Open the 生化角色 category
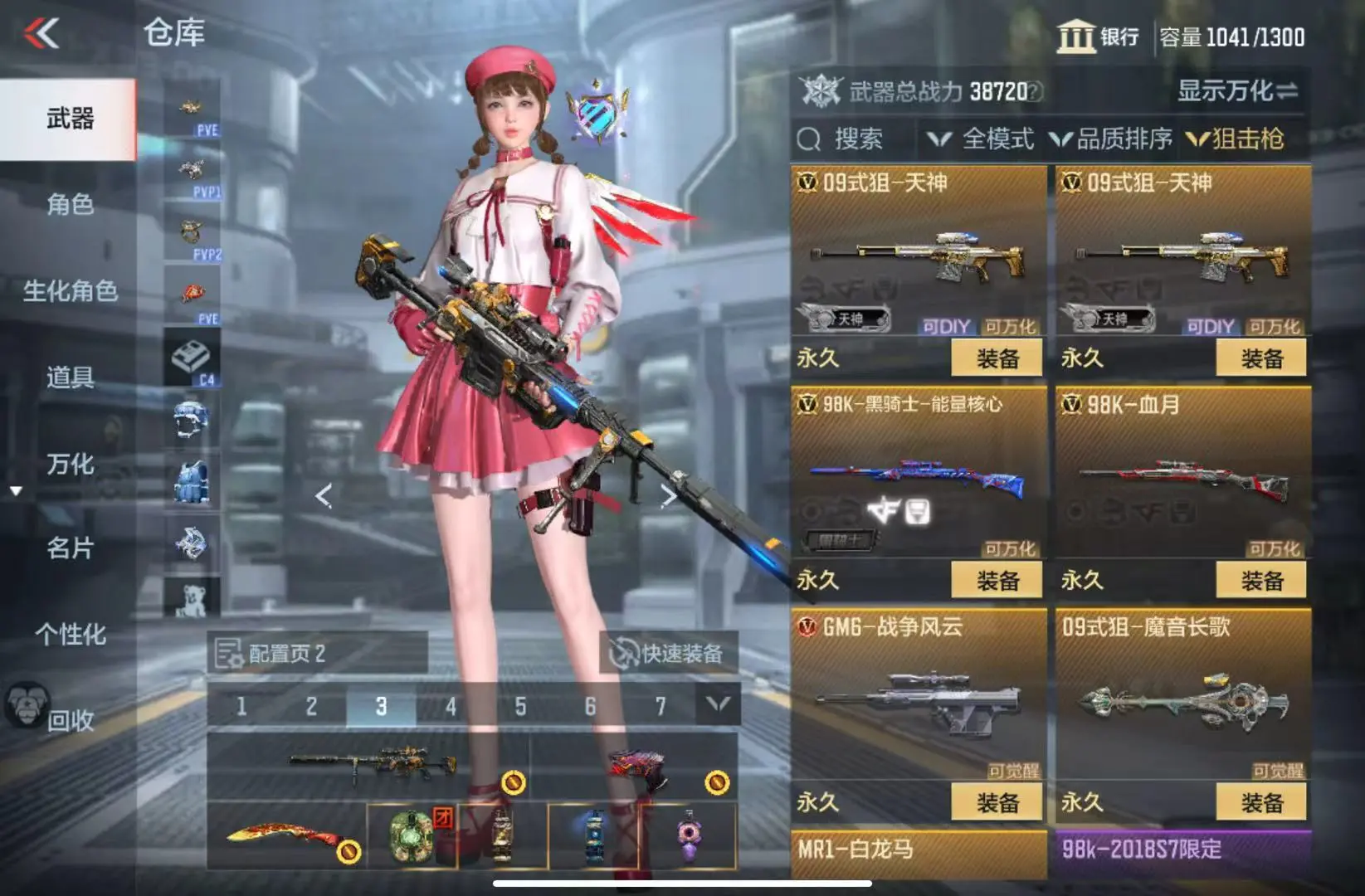This screenshot has width=1365, height=896. point(70,291)
